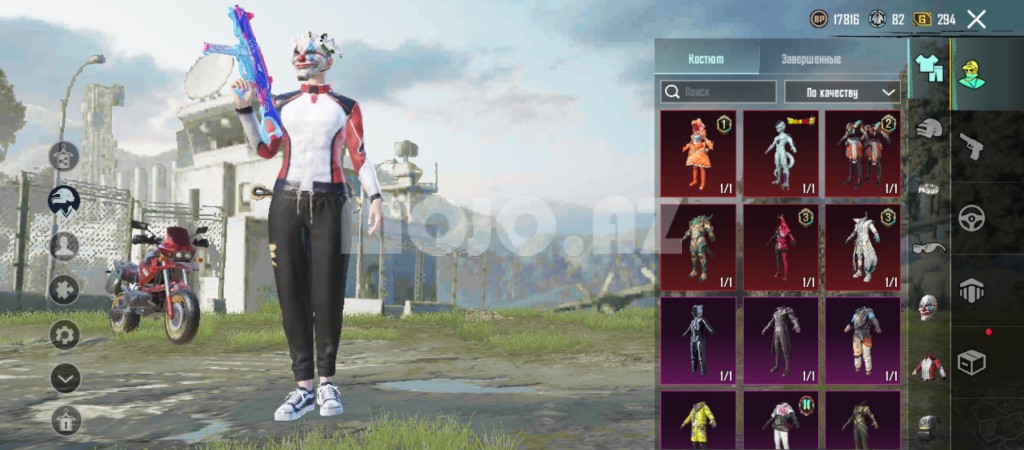1024x450 pixels.
Task: Open the По качеству sort dropdown
Action: 840,92
